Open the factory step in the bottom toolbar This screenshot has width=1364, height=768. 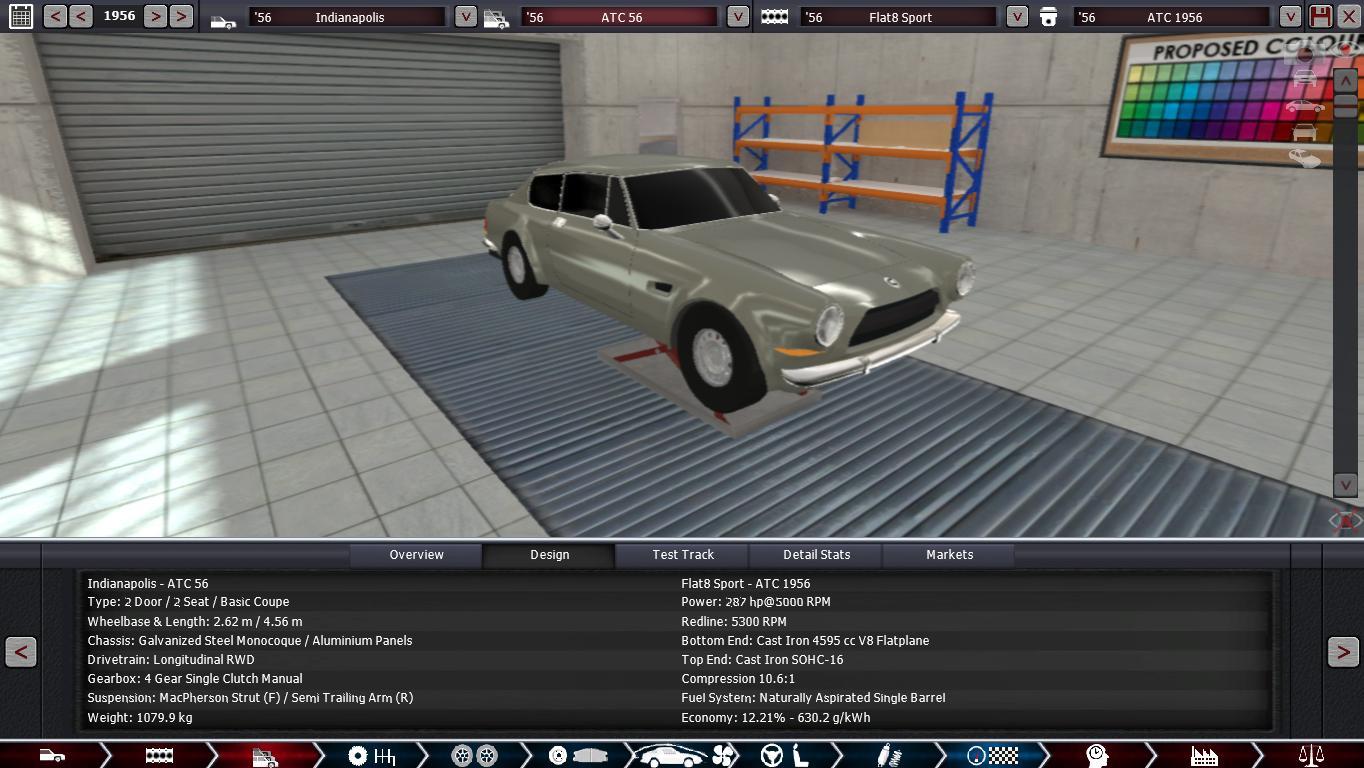point(1203,756)
